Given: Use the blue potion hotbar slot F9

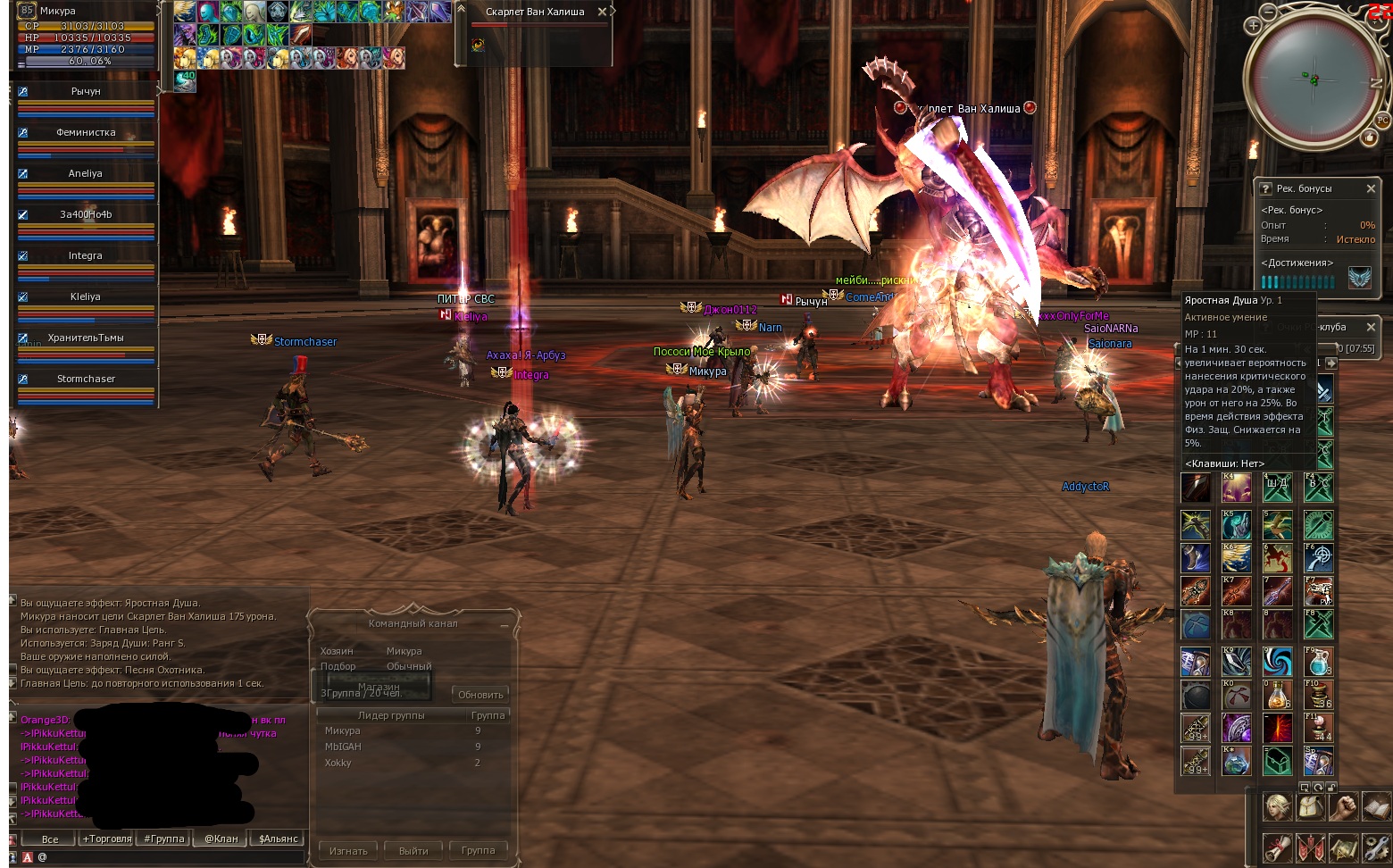Looking at the screenshot, I should click(x=1318, y=662).
